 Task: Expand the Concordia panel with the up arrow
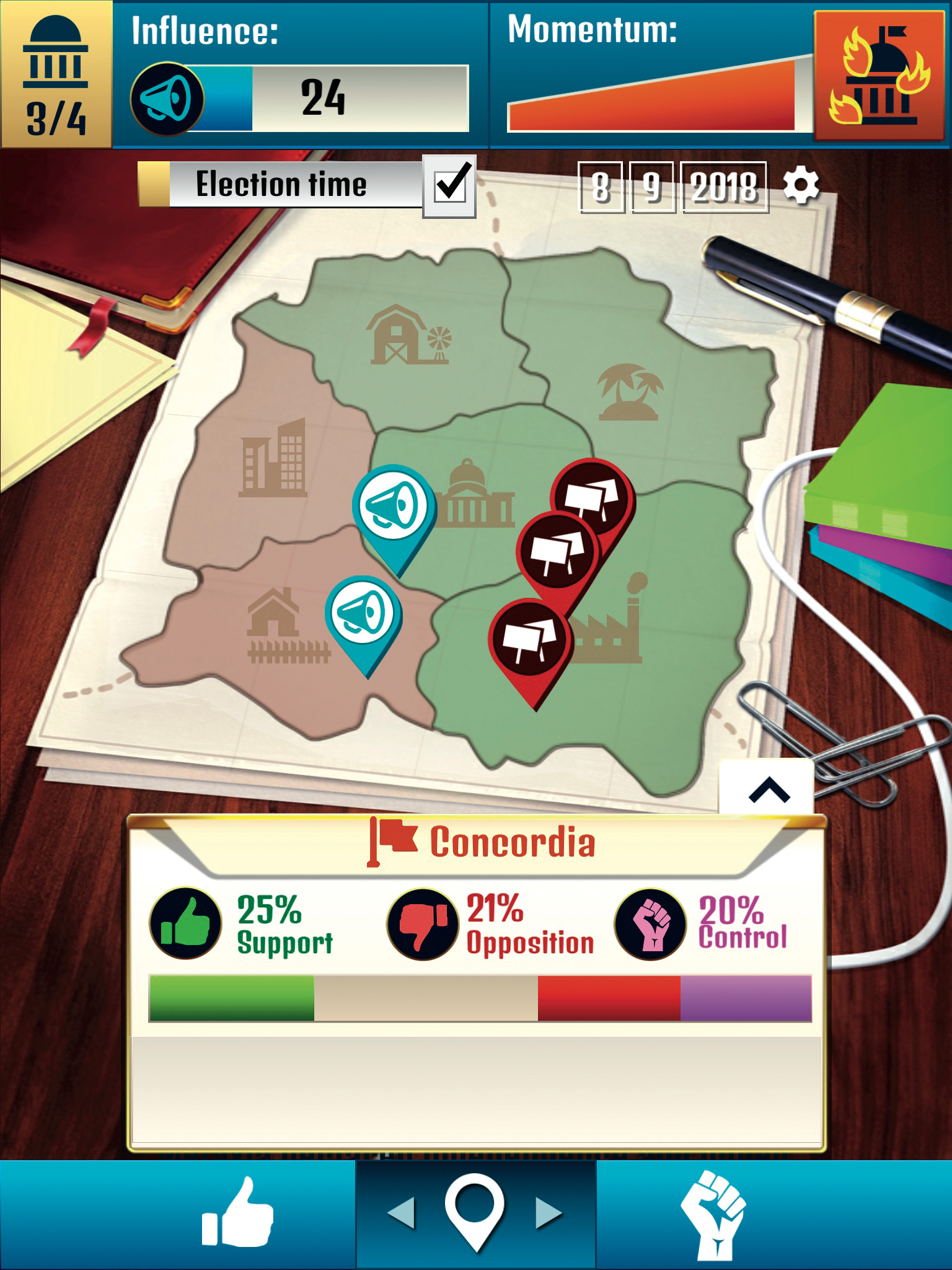(767, 789)
